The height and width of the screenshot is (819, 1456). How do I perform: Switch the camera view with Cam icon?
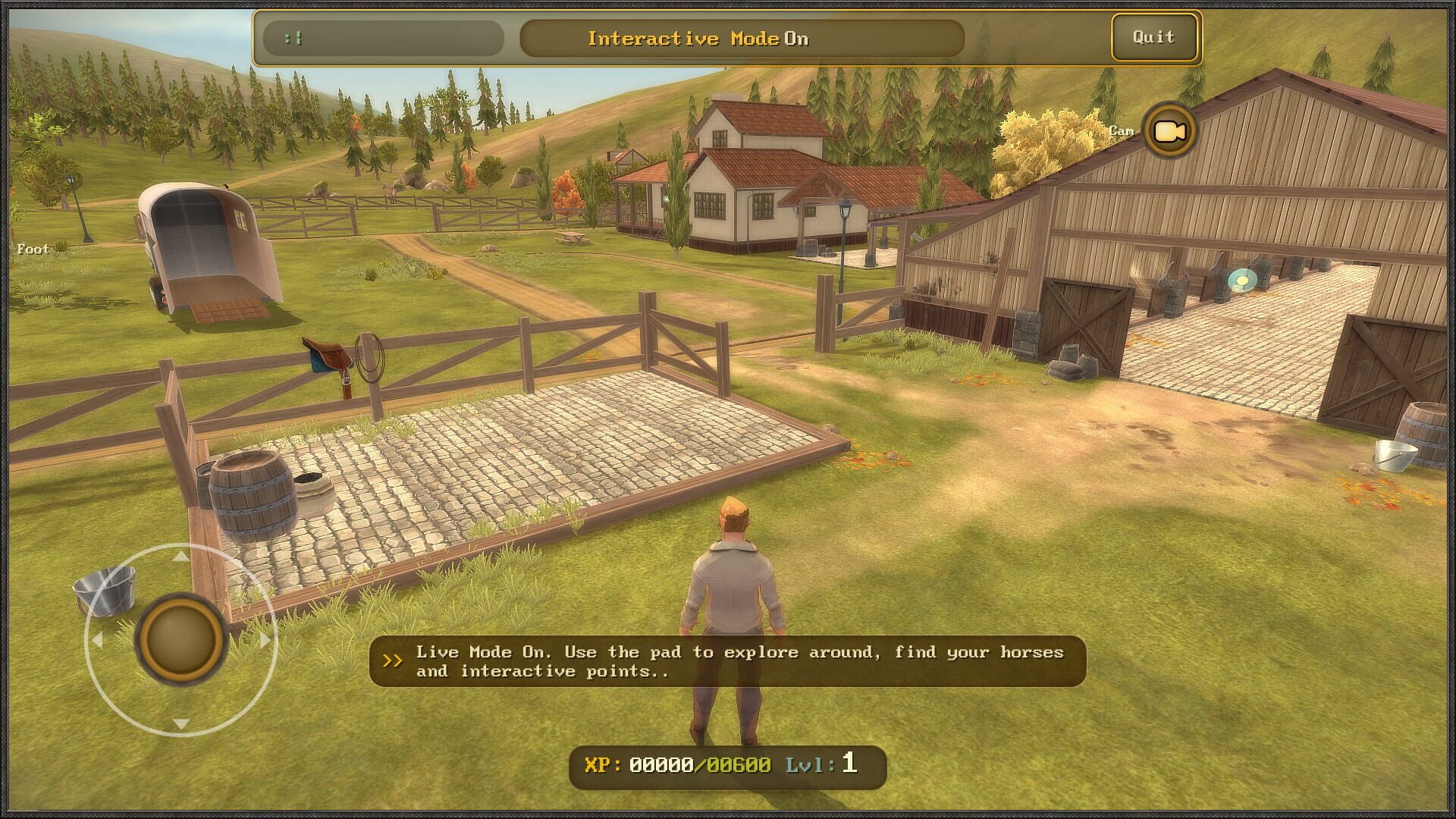pyautogui.click(x=1169, y=131)
